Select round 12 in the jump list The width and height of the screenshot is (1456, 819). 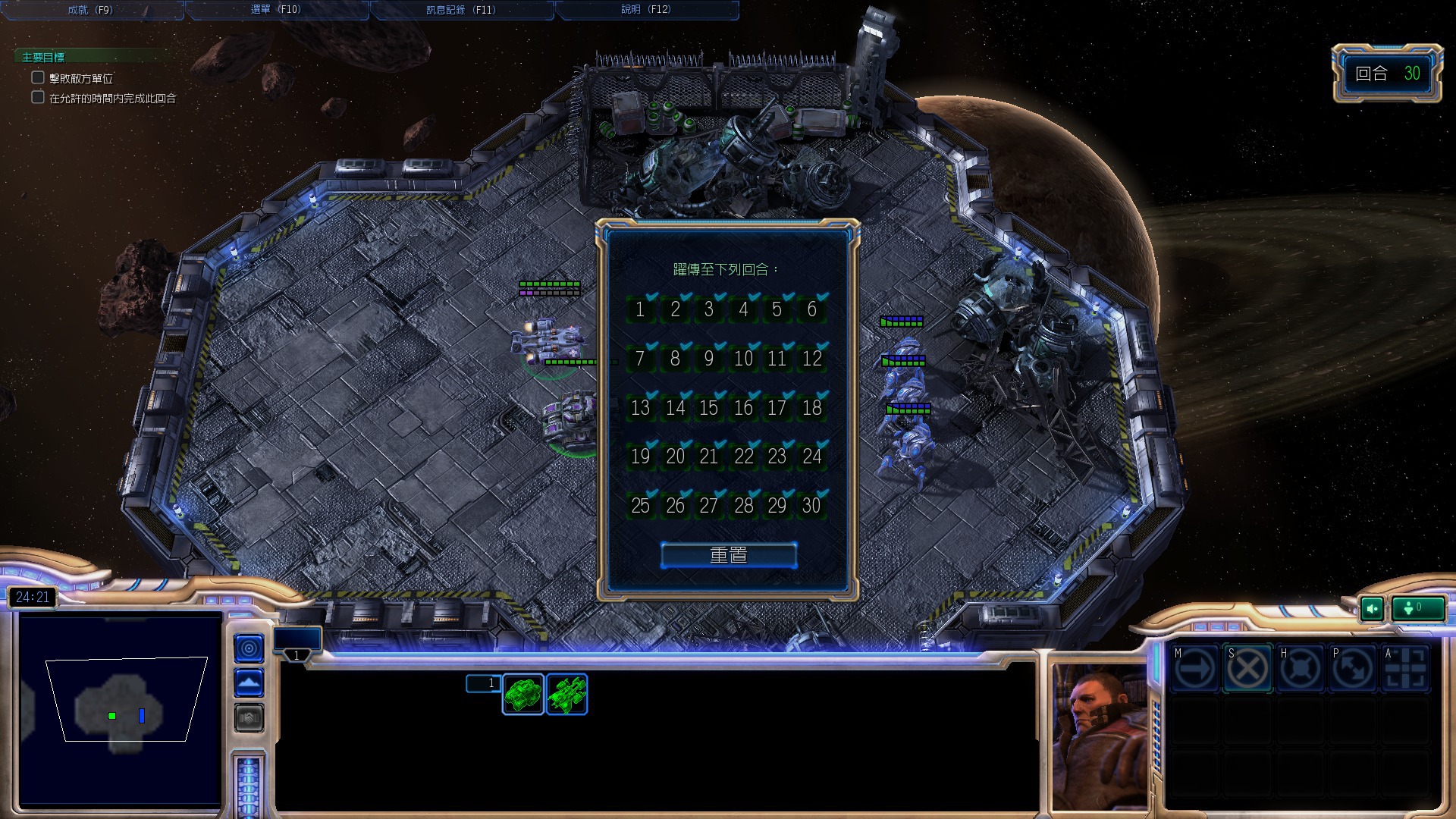point(812,359)
